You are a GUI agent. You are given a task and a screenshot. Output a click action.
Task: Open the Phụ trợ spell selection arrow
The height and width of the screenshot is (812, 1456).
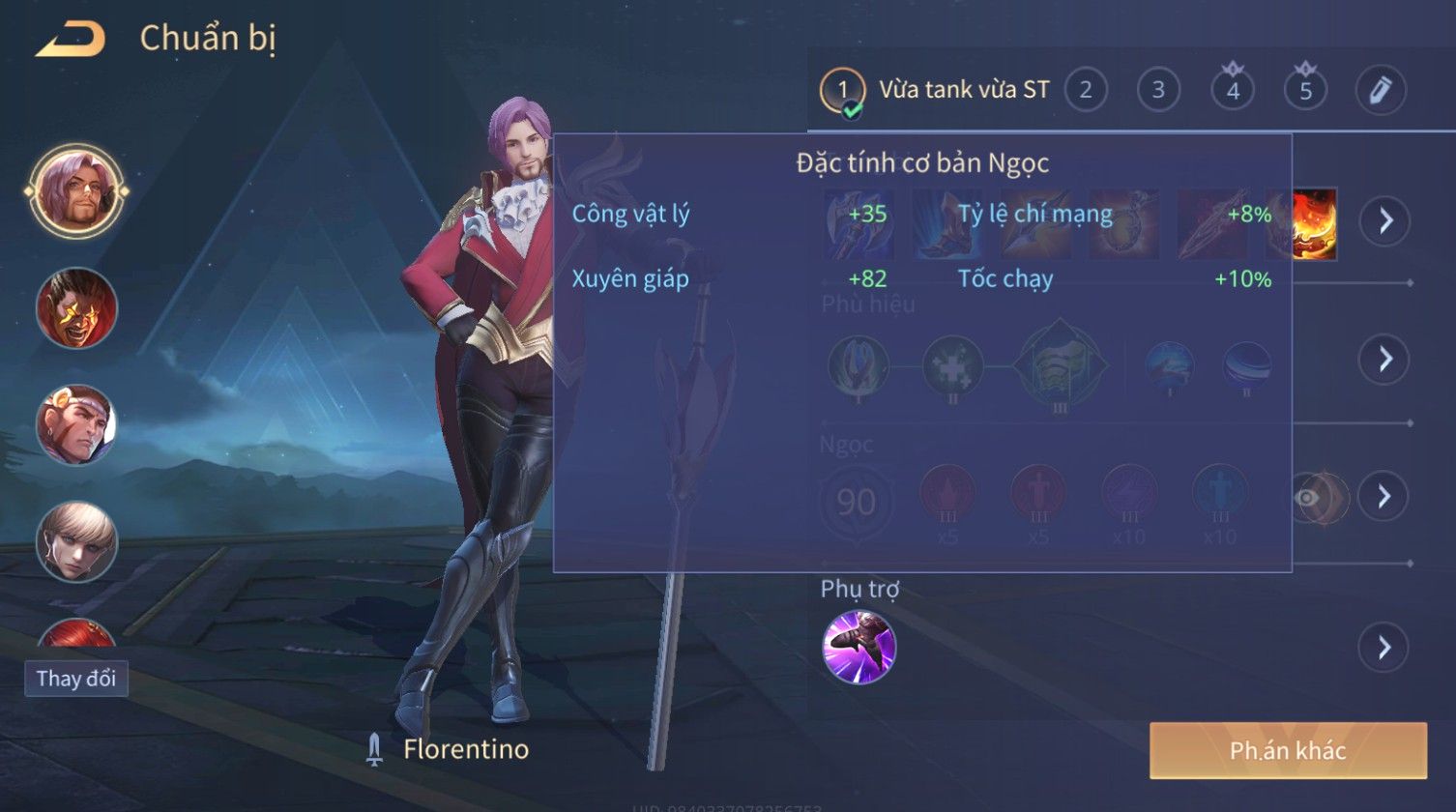coord(1383,647)
